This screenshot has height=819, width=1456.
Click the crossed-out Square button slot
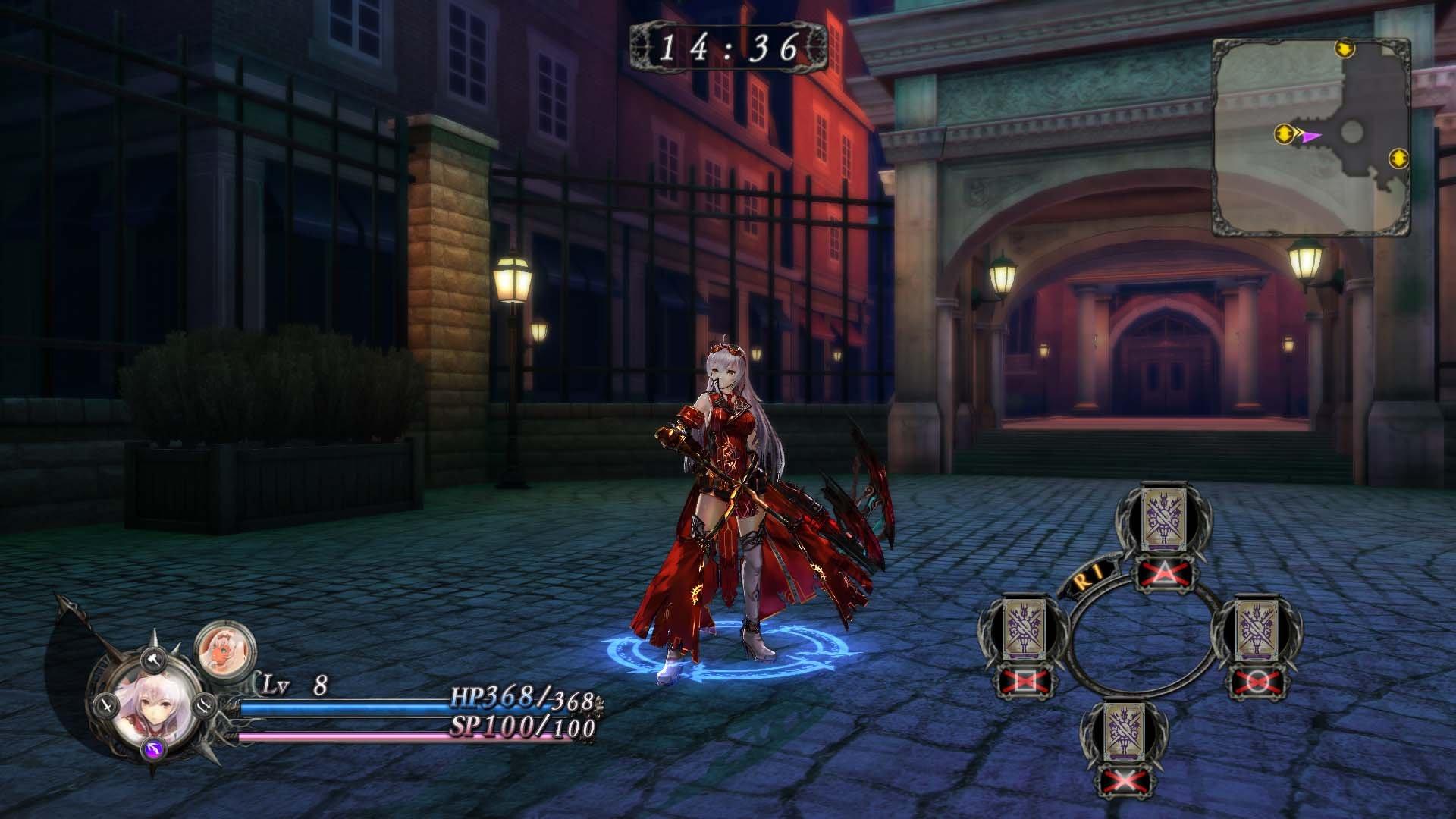click(x=1026, y=680)
